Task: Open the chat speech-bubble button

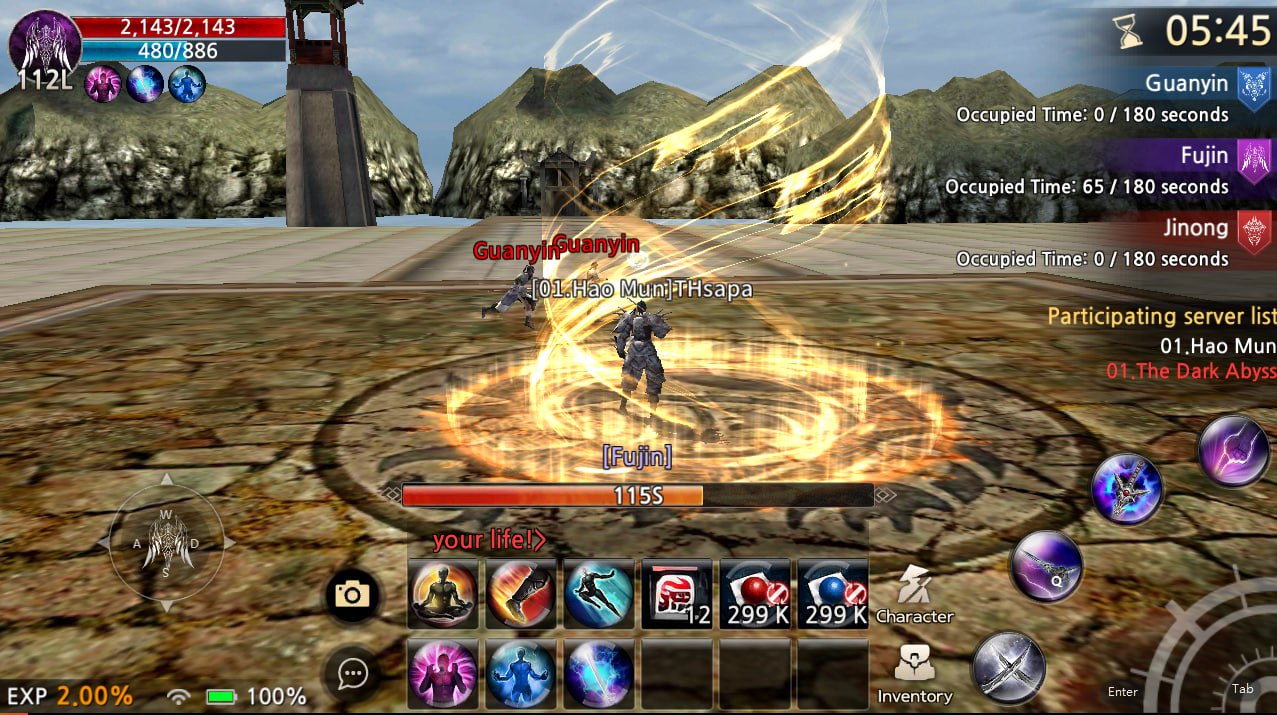Action: [x=352, y=674]
